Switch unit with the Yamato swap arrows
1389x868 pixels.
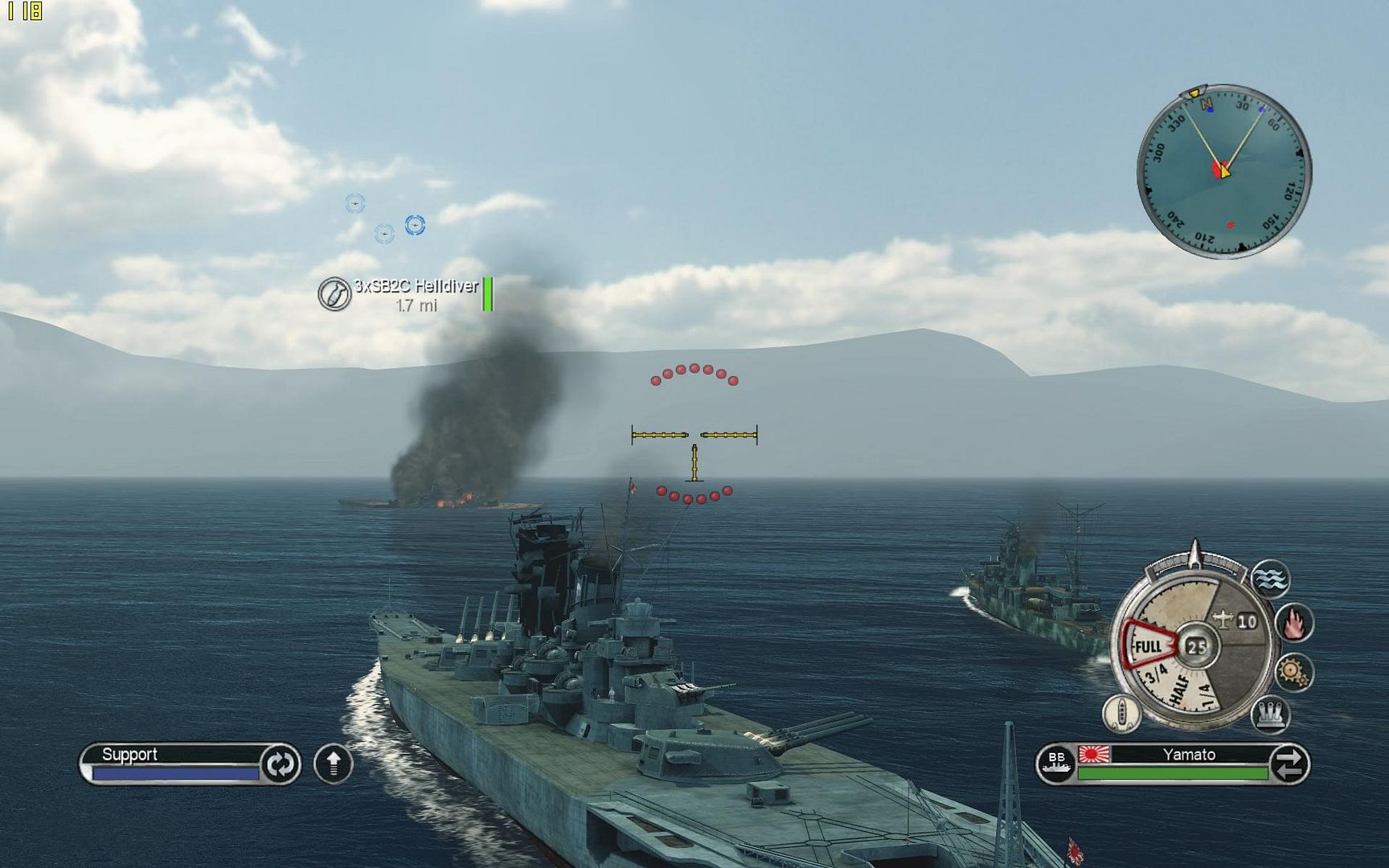coord(1289,764)
